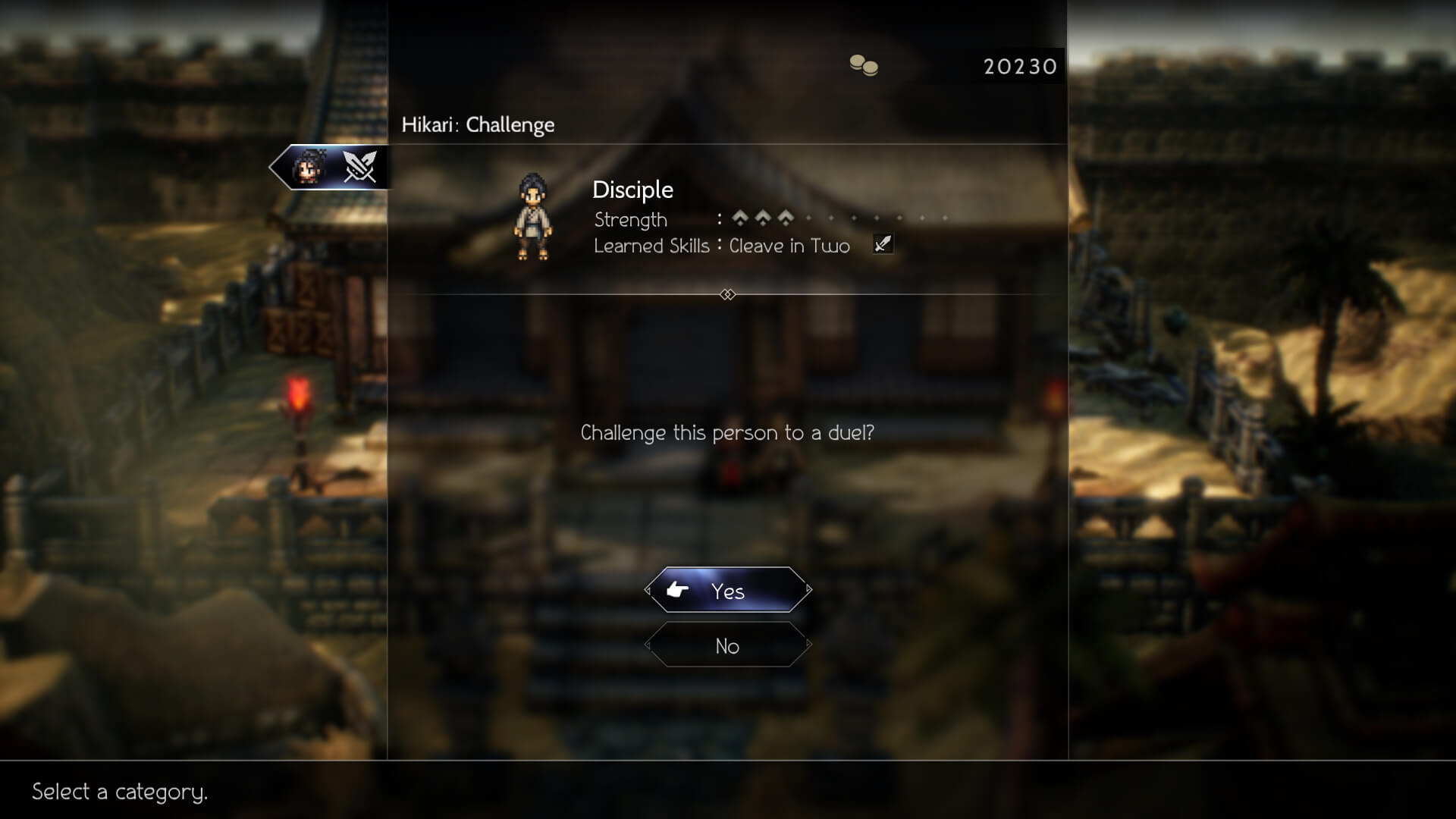The width and height of the screenshot is (1456, 819).
Task: Select Hikari's Challenge action tab
Action: [332, 167]
